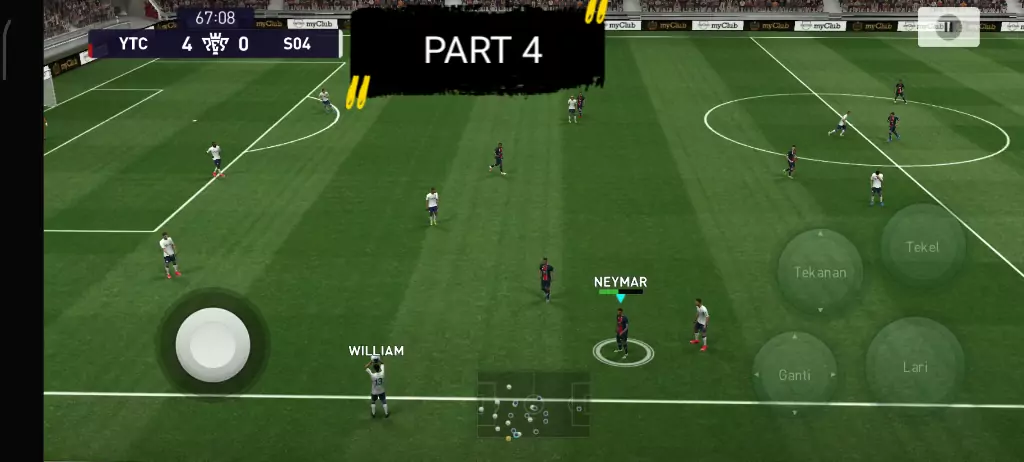This screenshot has width=1024, height=462.
Task: Touch the virtual joystick knob
Action: click(213, 344)
